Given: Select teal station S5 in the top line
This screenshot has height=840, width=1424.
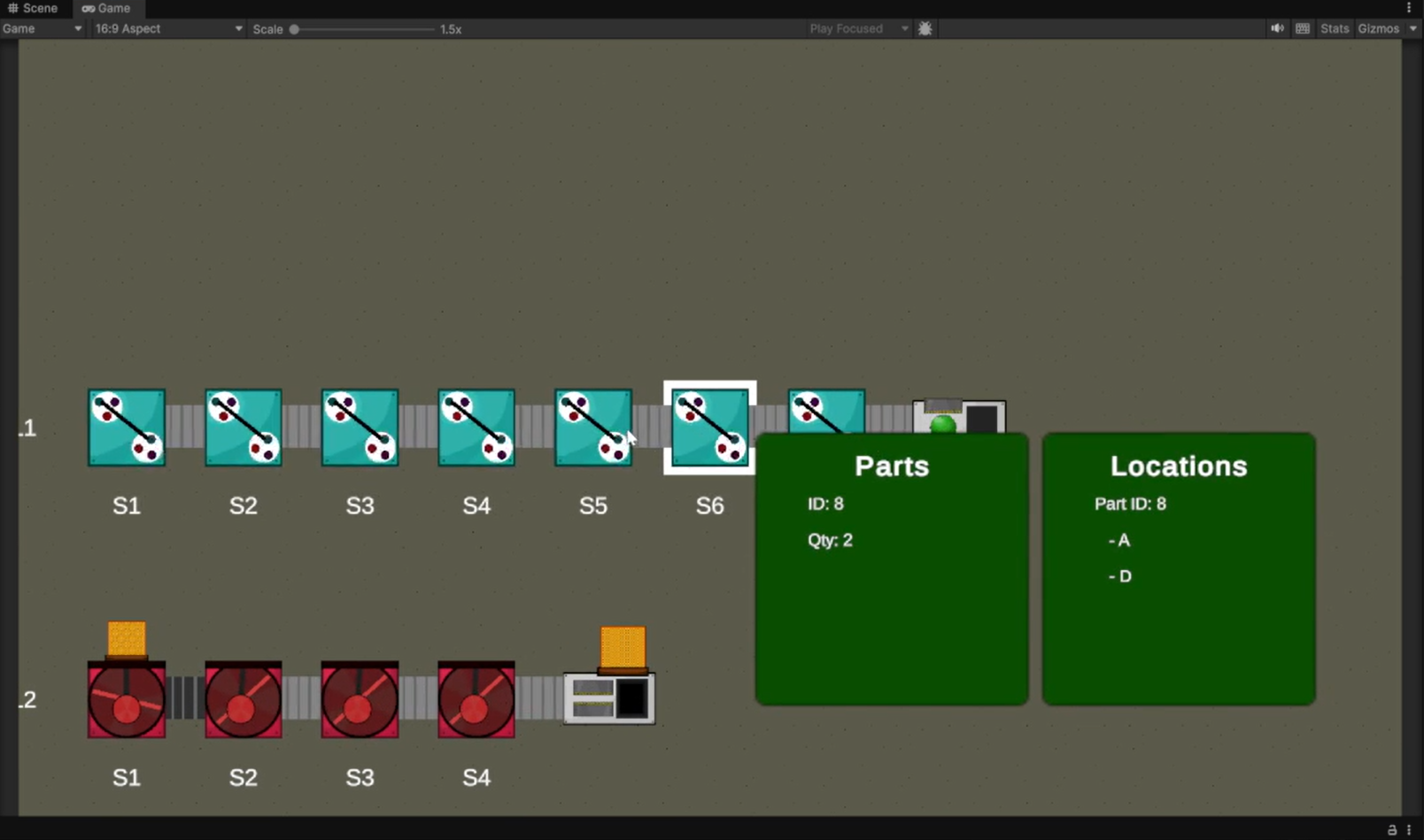Looking at the screenshot, I should (592, 428).
